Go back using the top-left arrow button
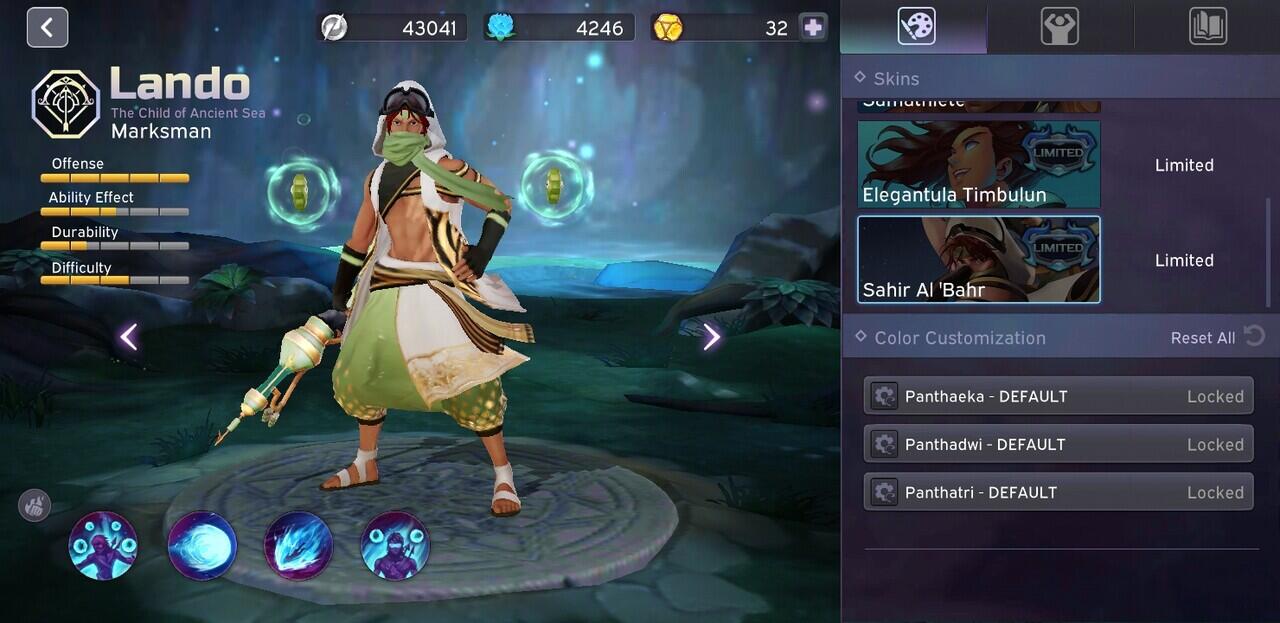 [47, 27]
